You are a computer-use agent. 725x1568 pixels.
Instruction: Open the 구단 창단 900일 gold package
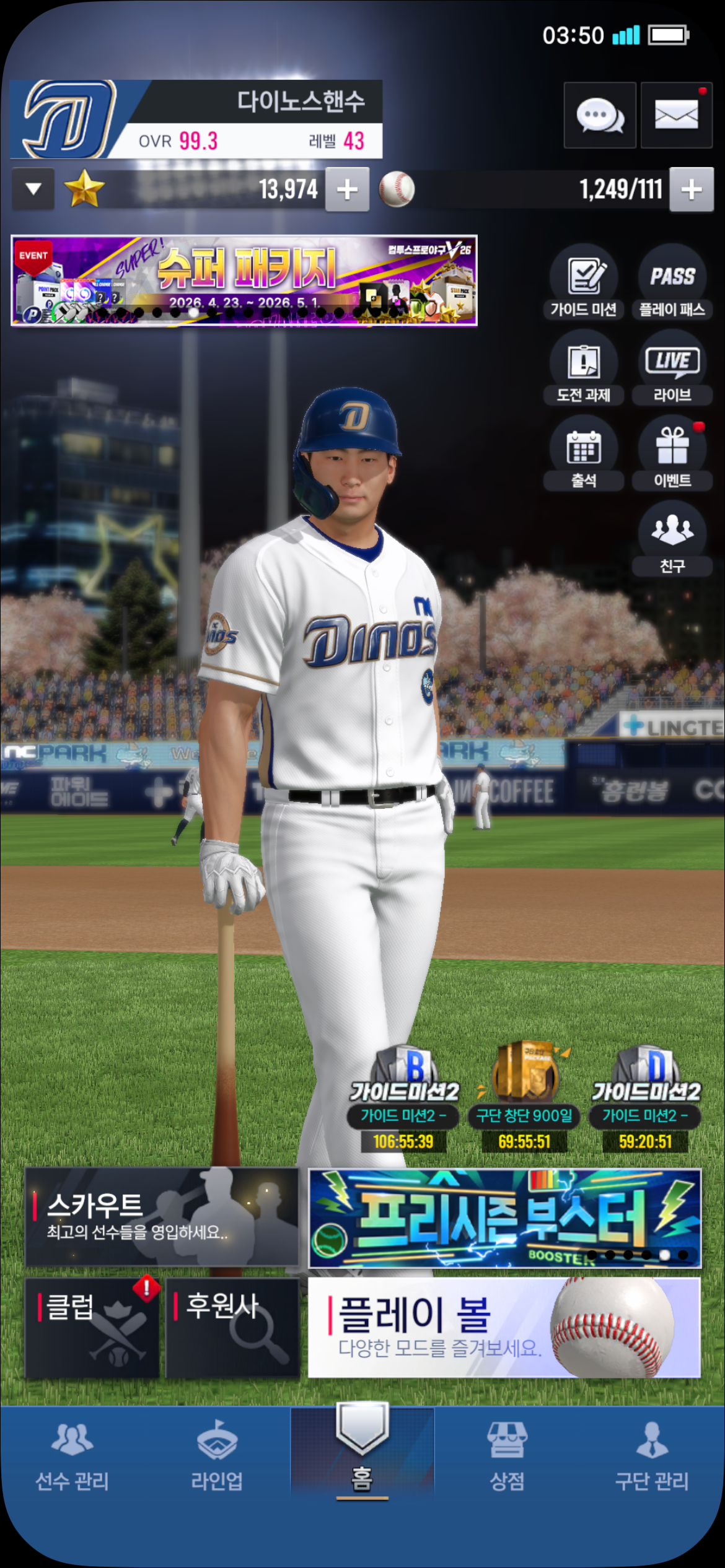coord(524,1097)
